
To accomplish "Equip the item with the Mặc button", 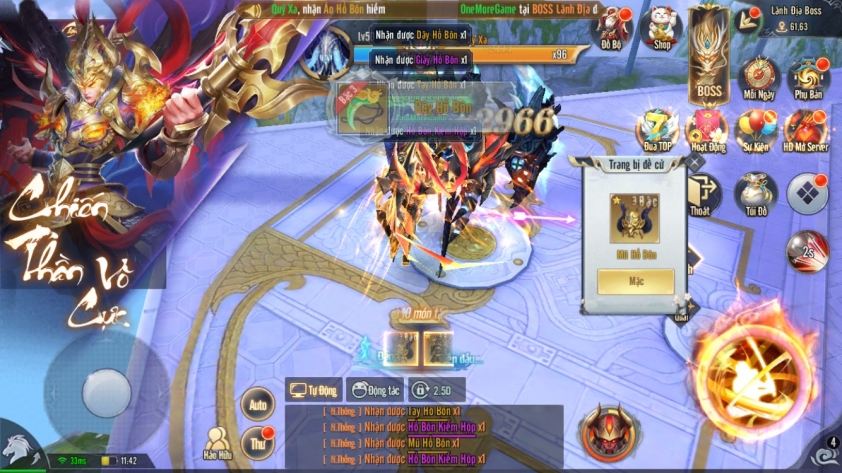I will [x=635, y=281].
